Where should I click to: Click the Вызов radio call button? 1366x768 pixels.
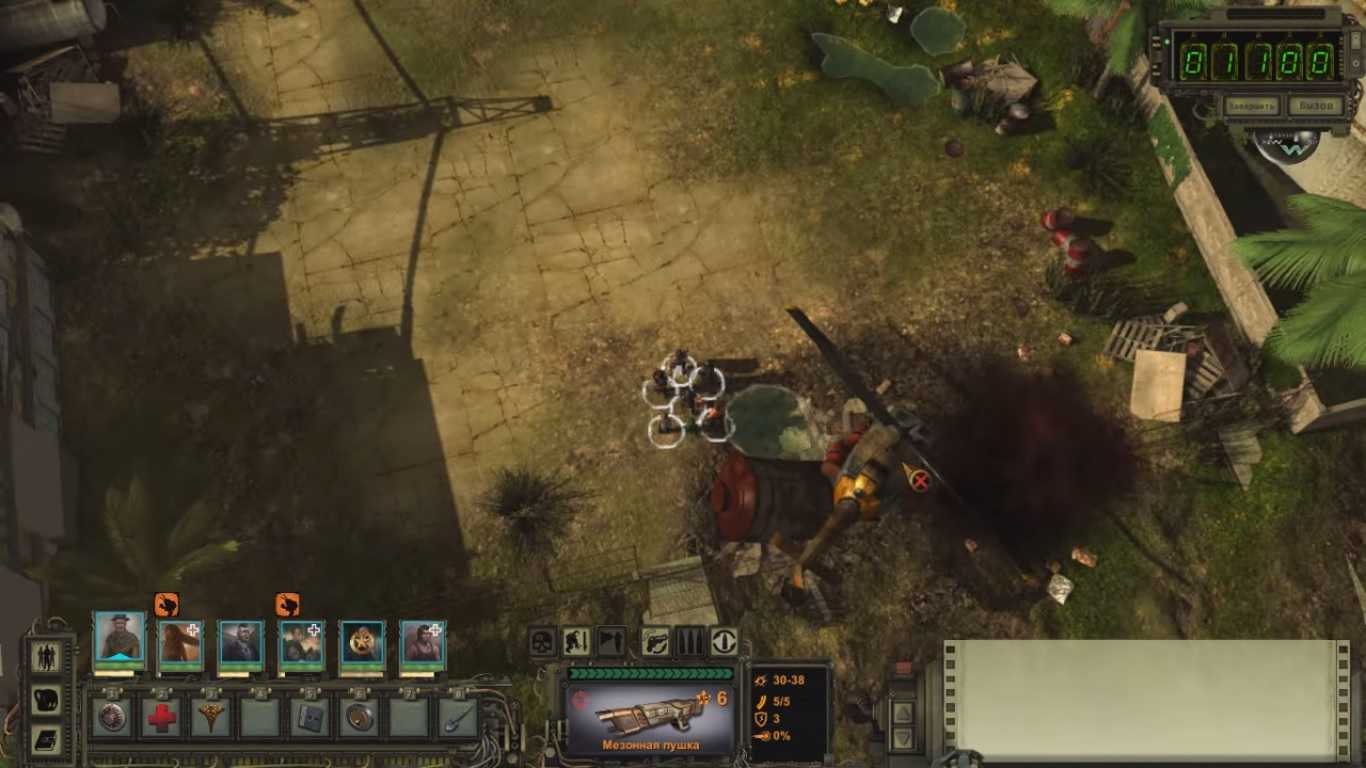click(x=1313, y=106)
